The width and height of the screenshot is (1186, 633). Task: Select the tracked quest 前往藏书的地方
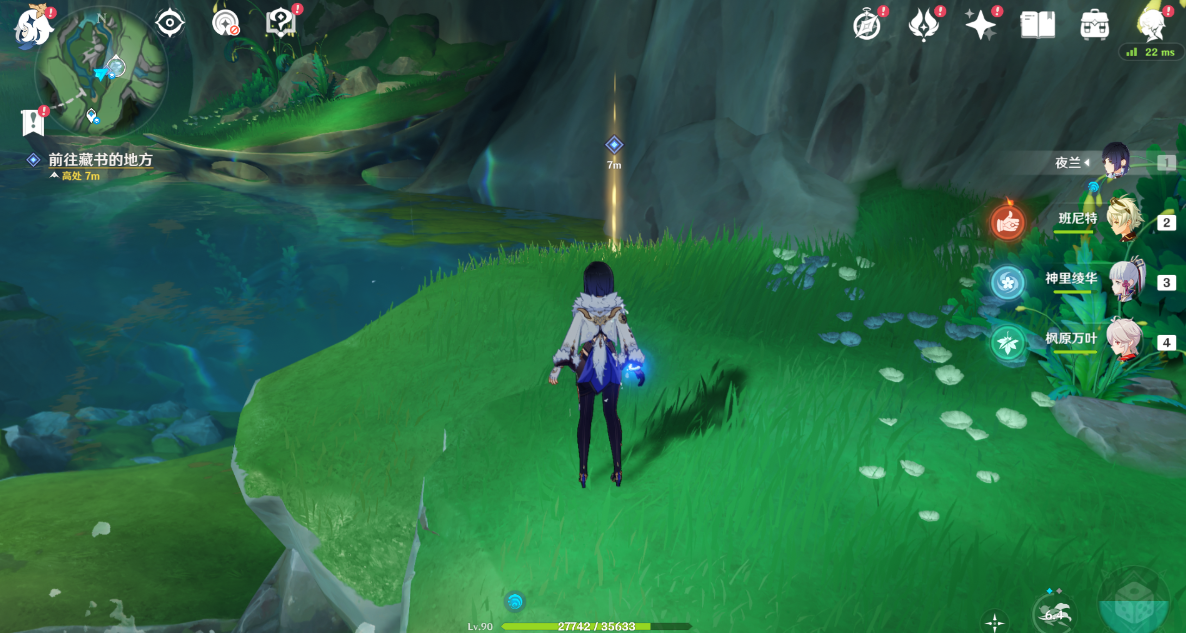[100, 159]
